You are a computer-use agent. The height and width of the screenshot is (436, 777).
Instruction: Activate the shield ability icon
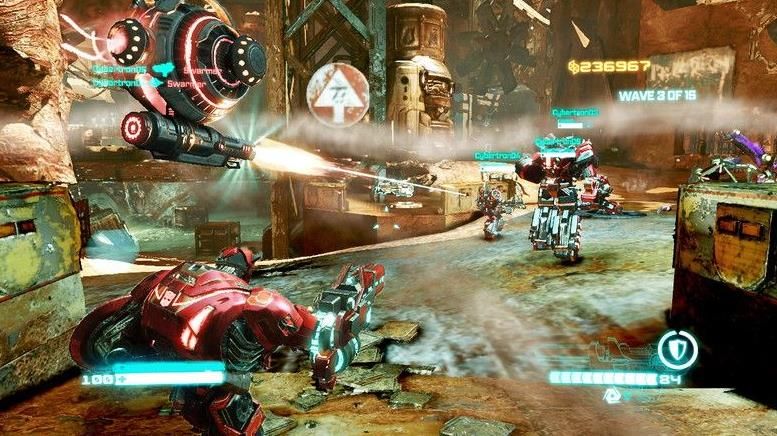coord(677,350)
